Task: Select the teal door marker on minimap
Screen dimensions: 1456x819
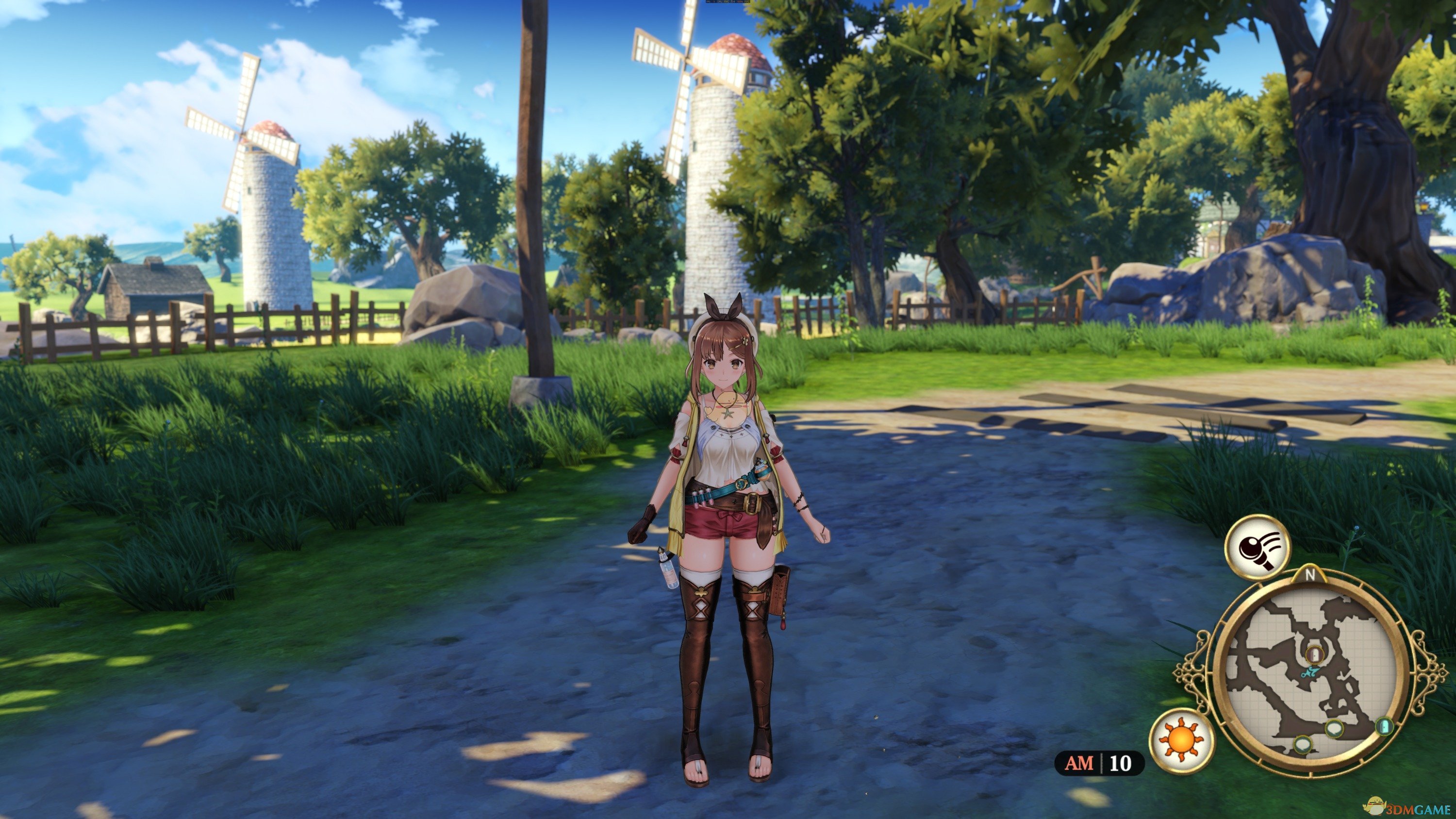Action: point(1384,726)
